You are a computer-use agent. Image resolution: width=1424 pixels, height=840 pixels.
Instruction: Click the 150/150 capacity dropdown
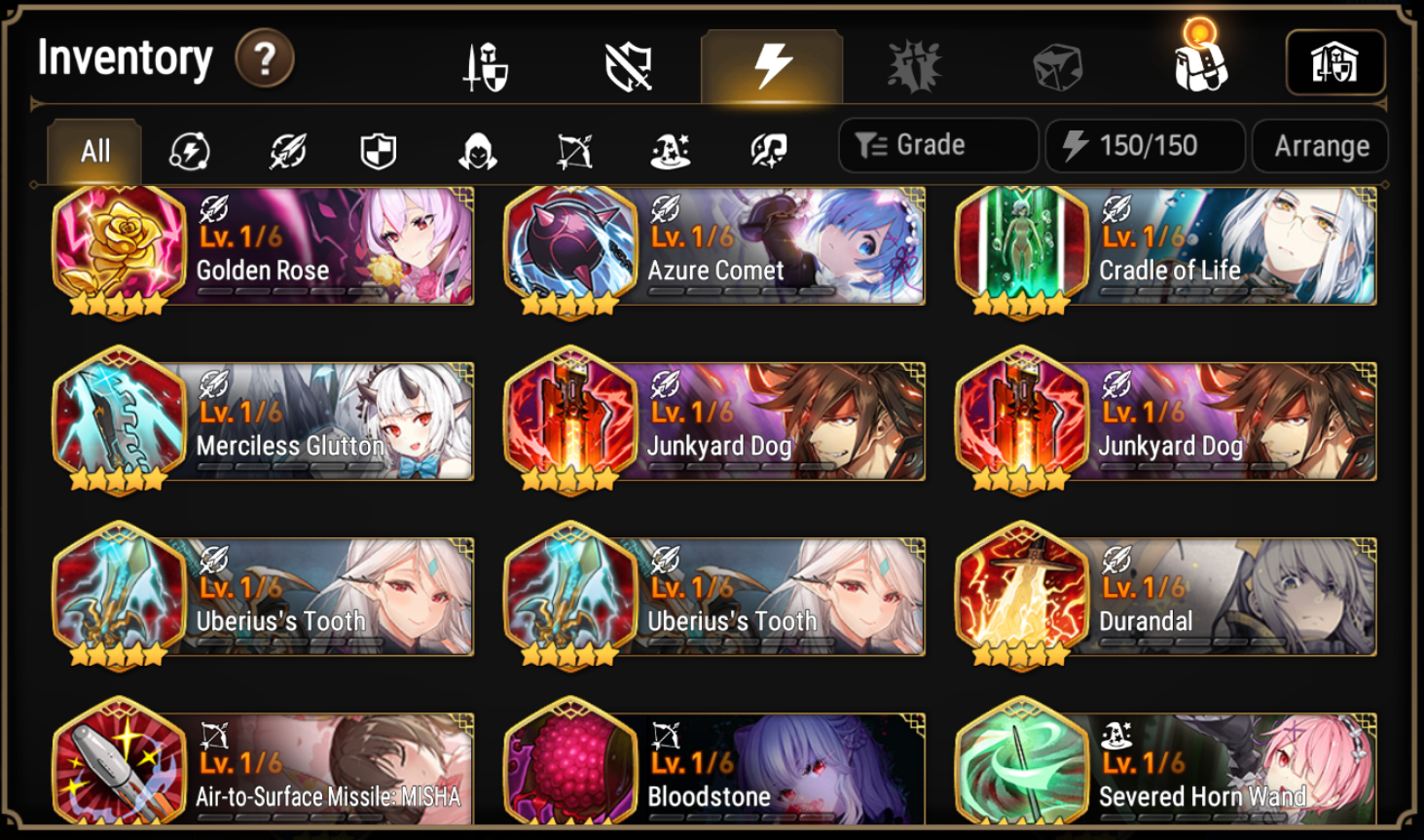1145,145
